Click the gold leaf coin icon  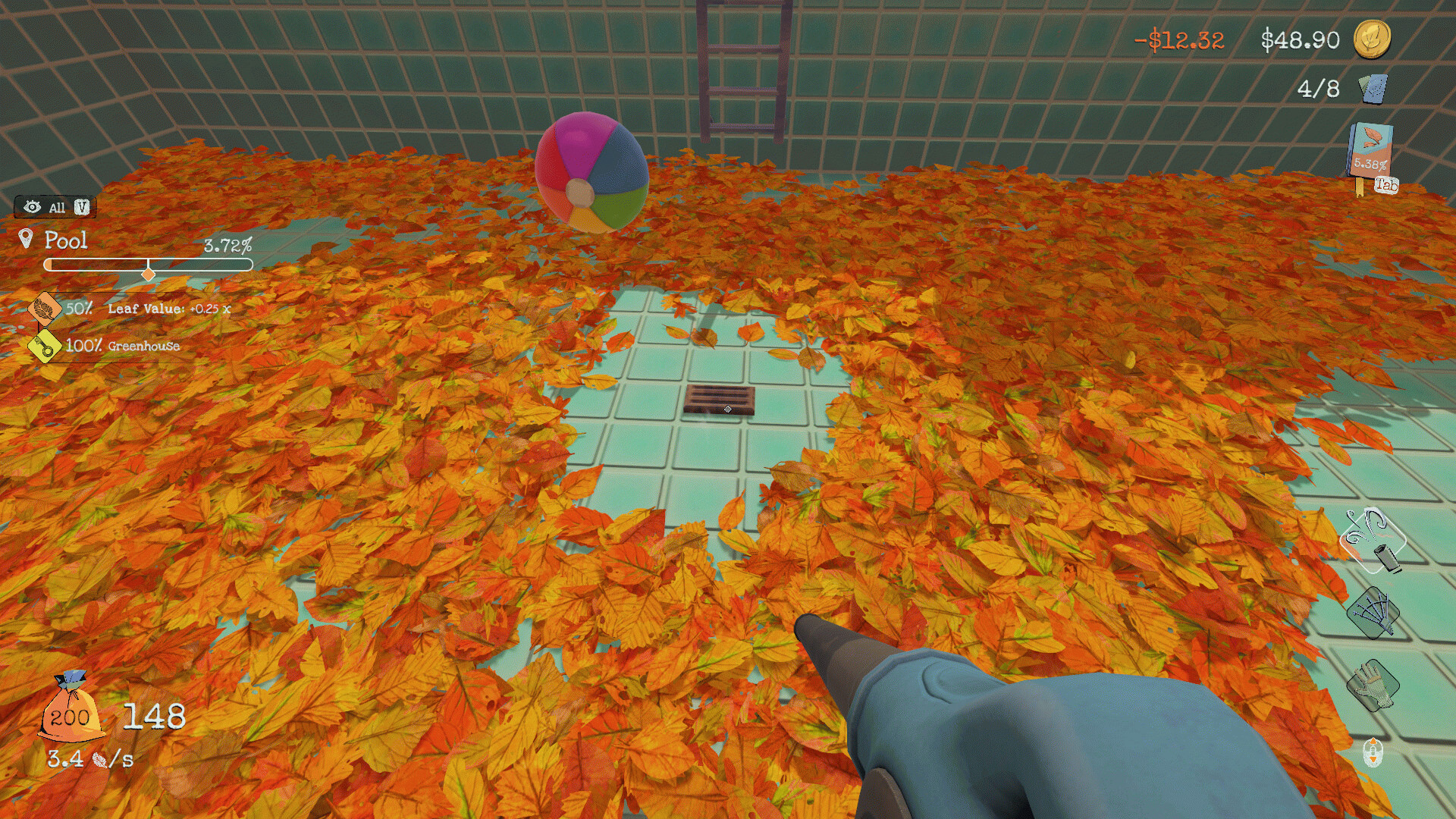point(1372,39)
